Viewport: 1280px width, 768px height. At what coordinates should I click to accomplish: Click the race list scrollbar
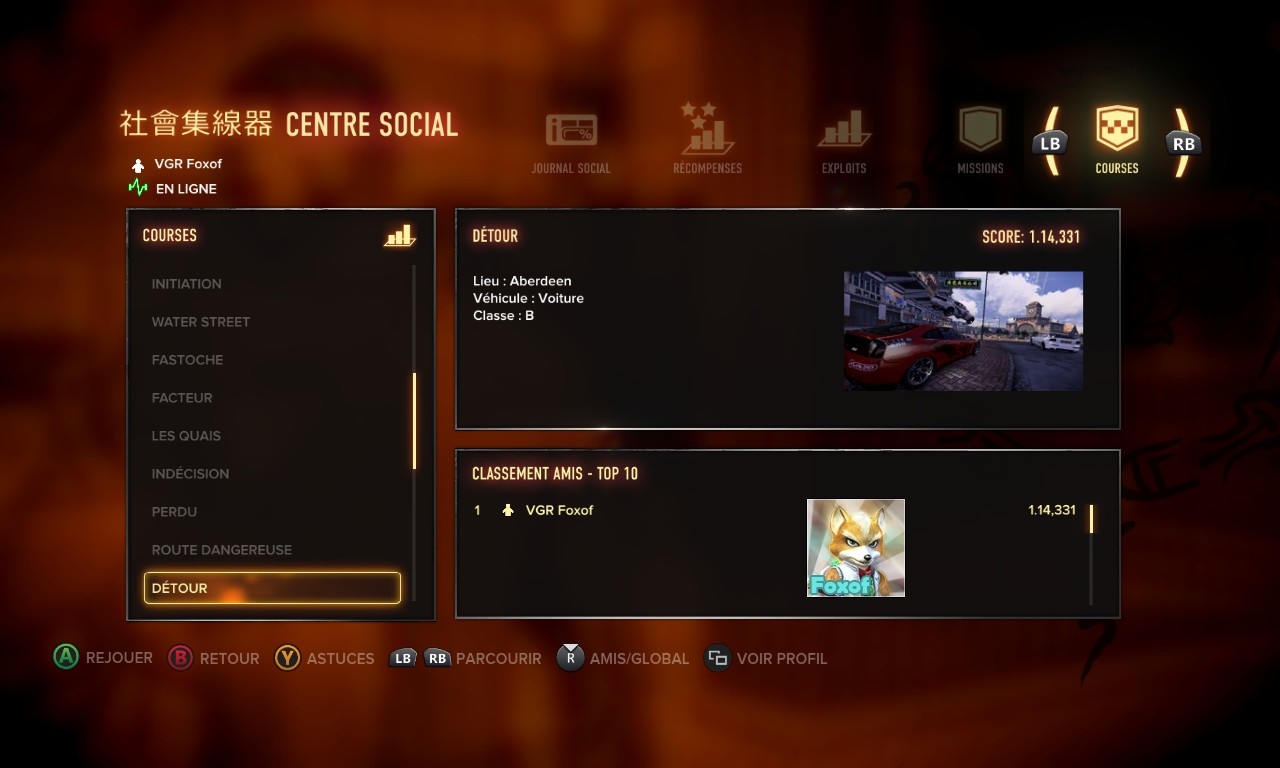(414, 420)
